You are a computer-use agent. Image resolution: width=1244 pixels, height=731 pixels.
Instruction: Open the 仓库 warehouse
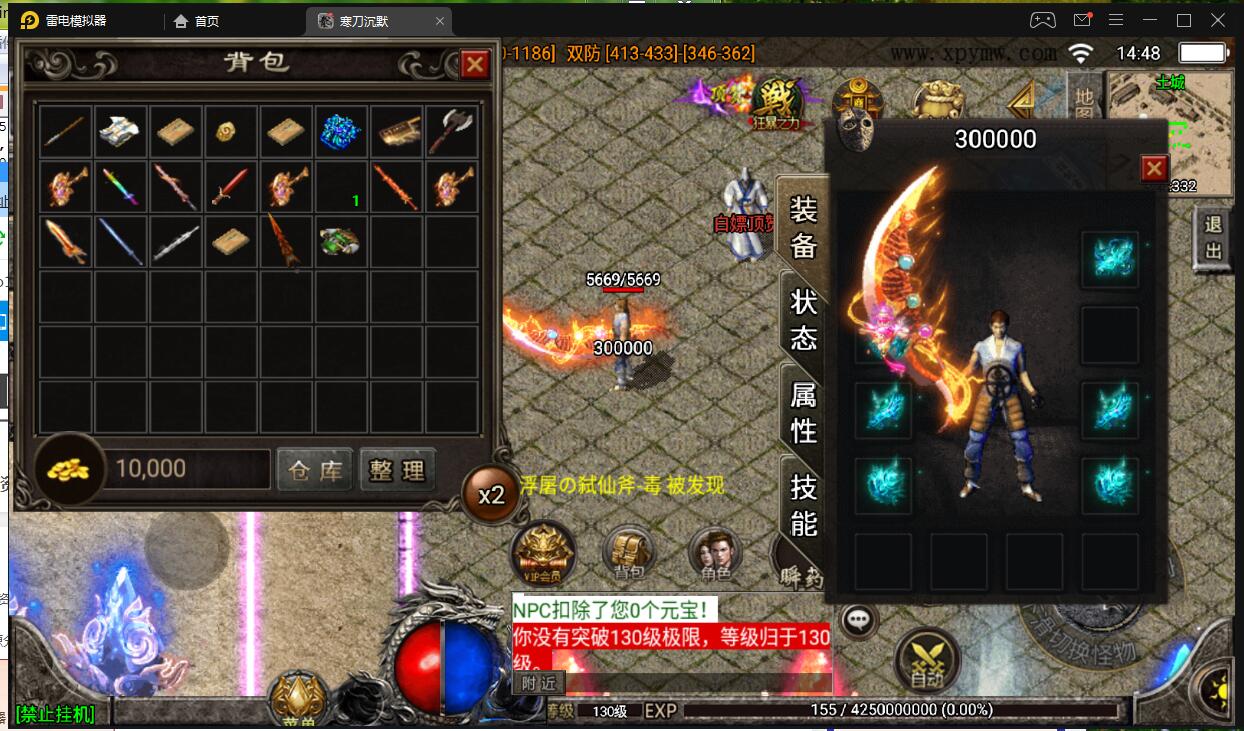coord(315,470)
